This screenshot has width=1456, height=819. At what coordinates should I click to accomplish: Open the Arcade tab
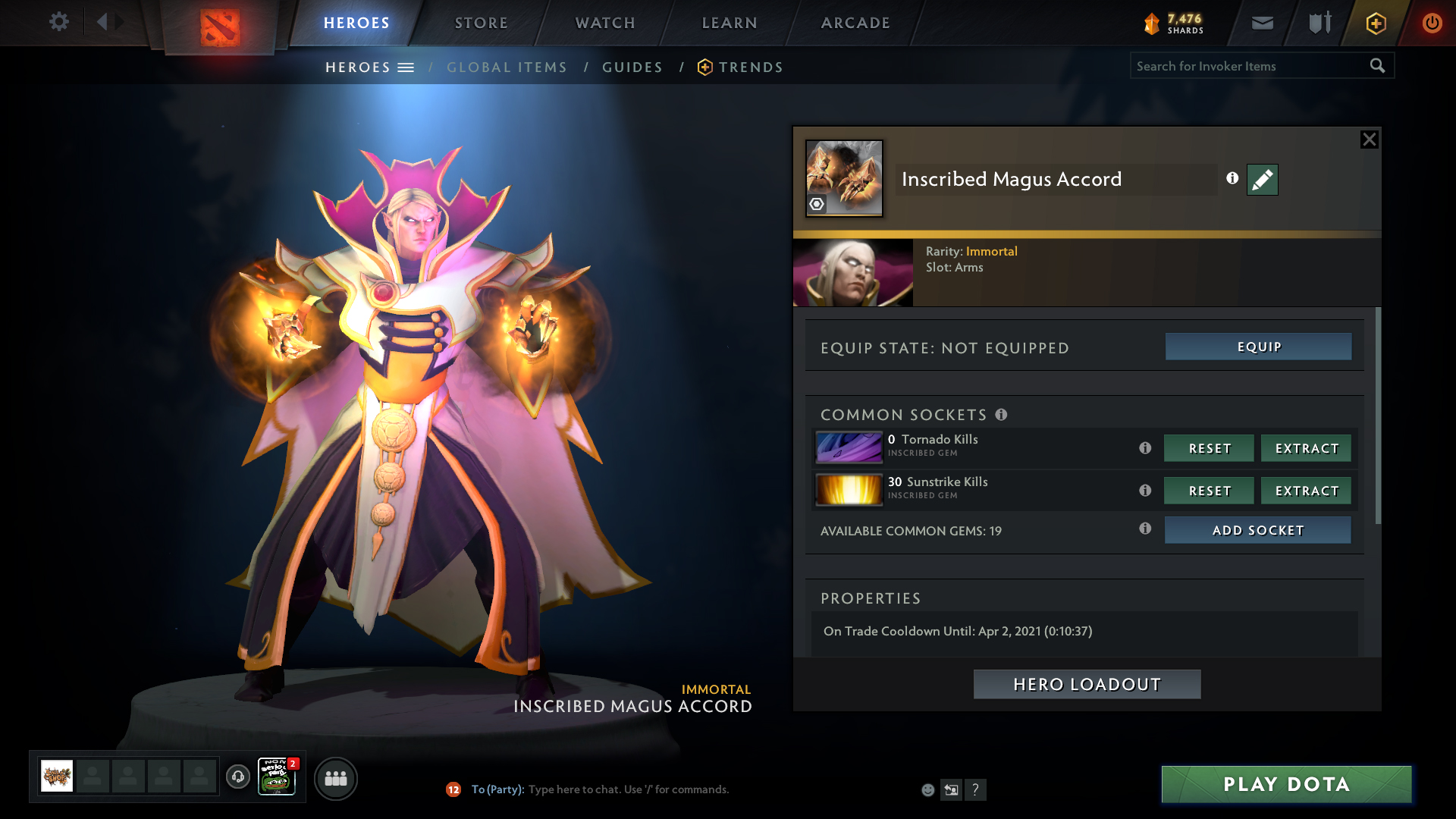855,23
